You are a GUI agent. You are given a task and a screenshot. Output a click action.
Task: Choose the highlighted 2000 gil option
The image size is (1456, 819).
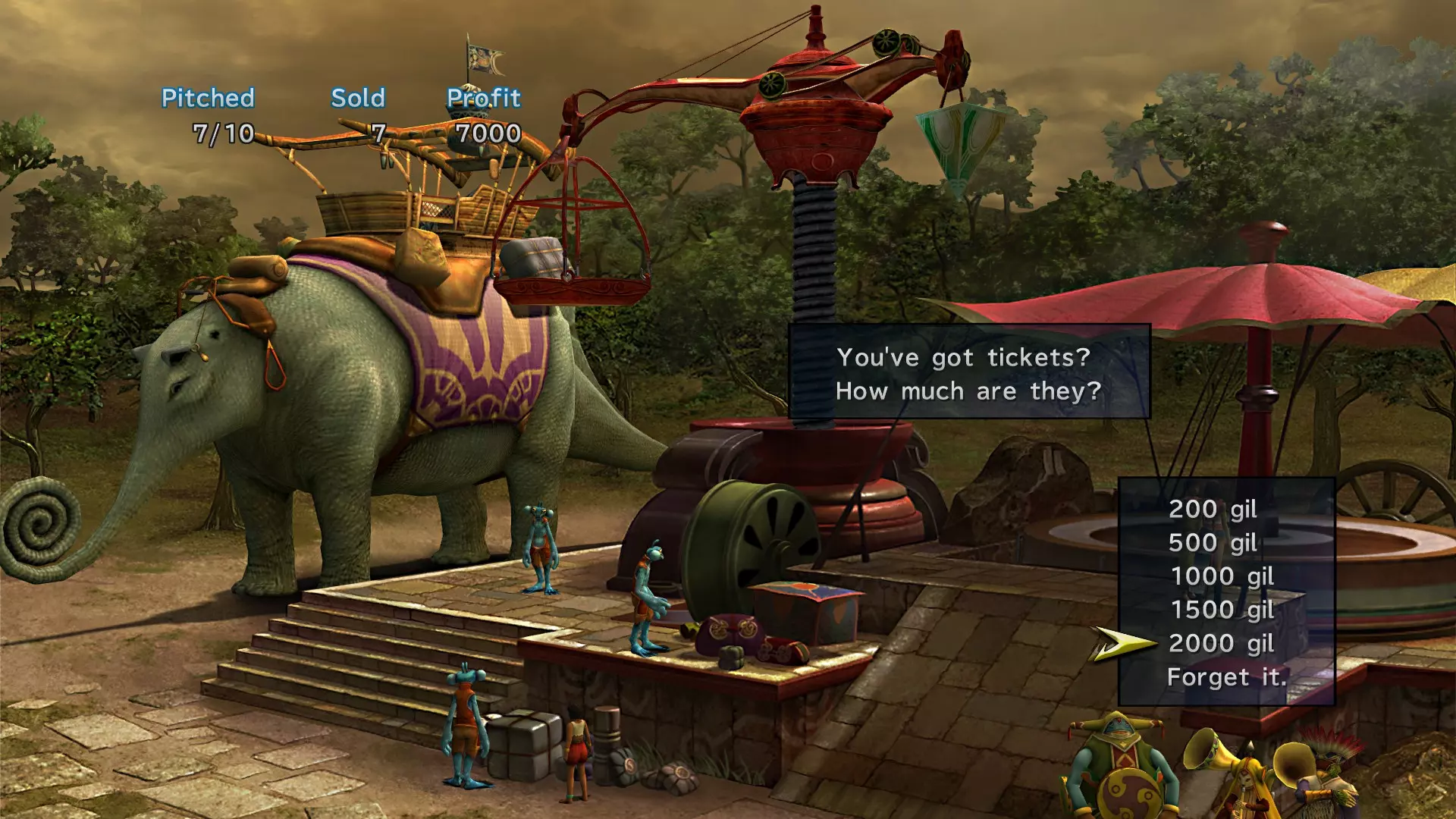[1221, 644]
